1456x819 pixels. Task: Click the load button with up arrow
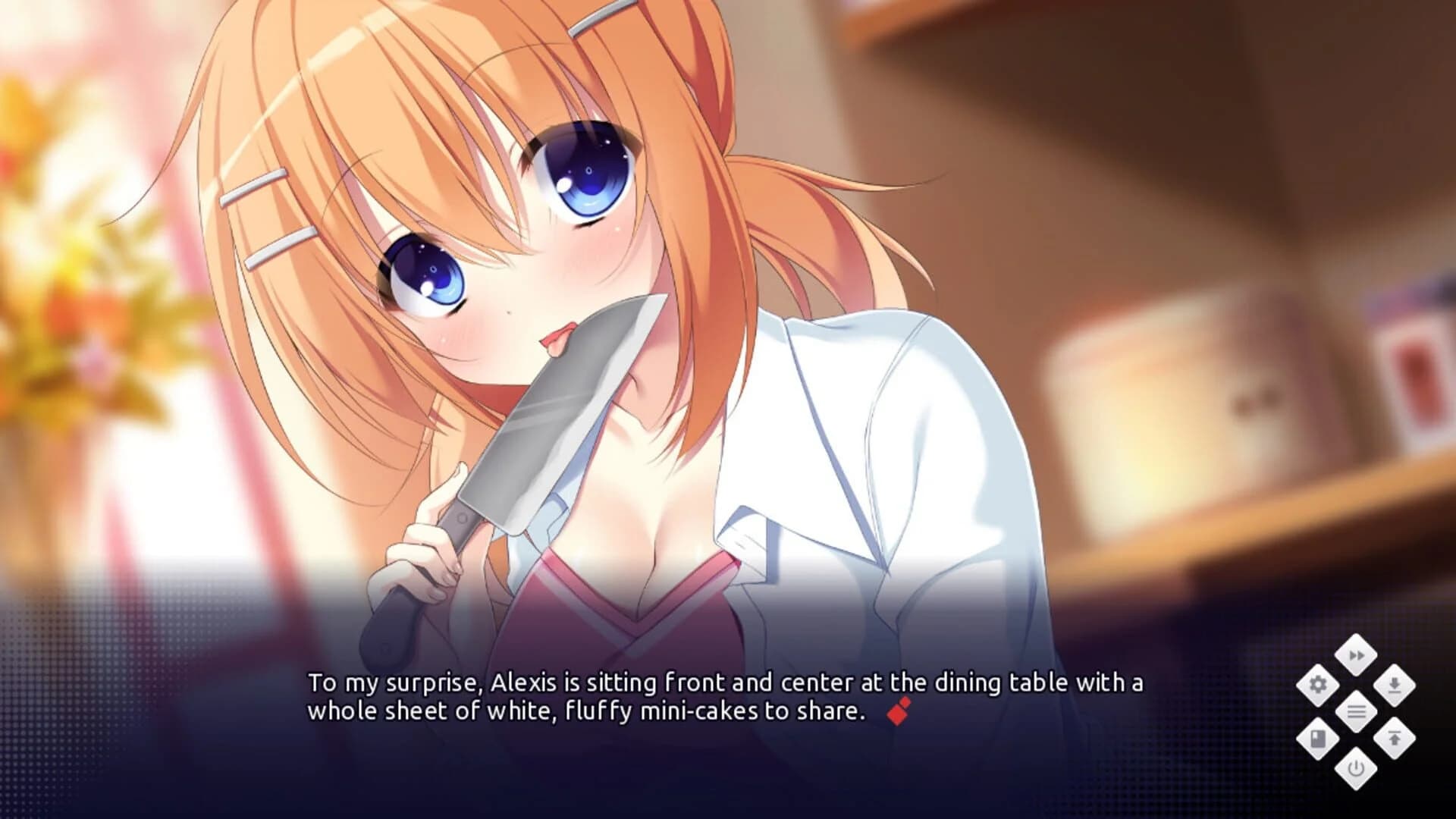click(1395, 736)
